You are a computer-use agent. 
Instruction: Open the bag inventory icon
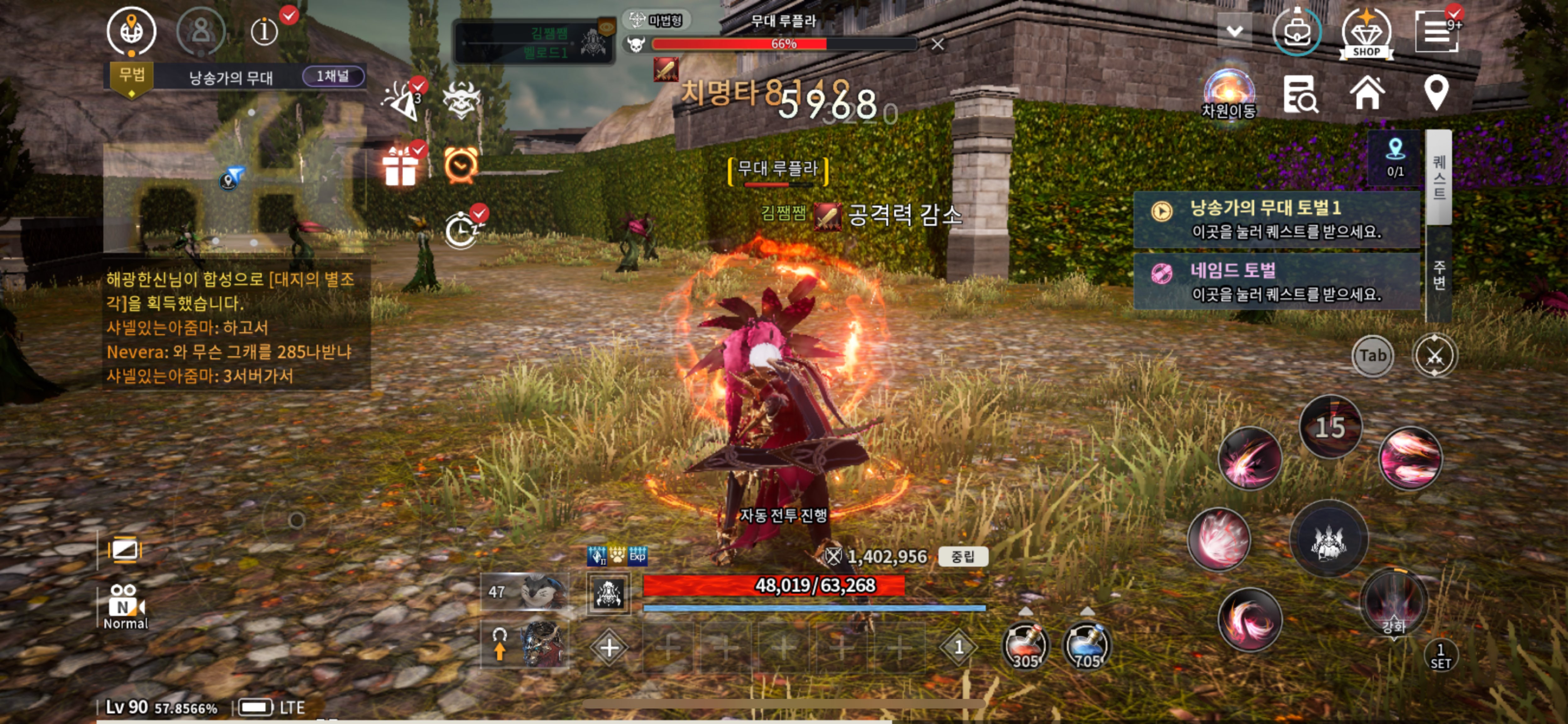point(1296,32)
